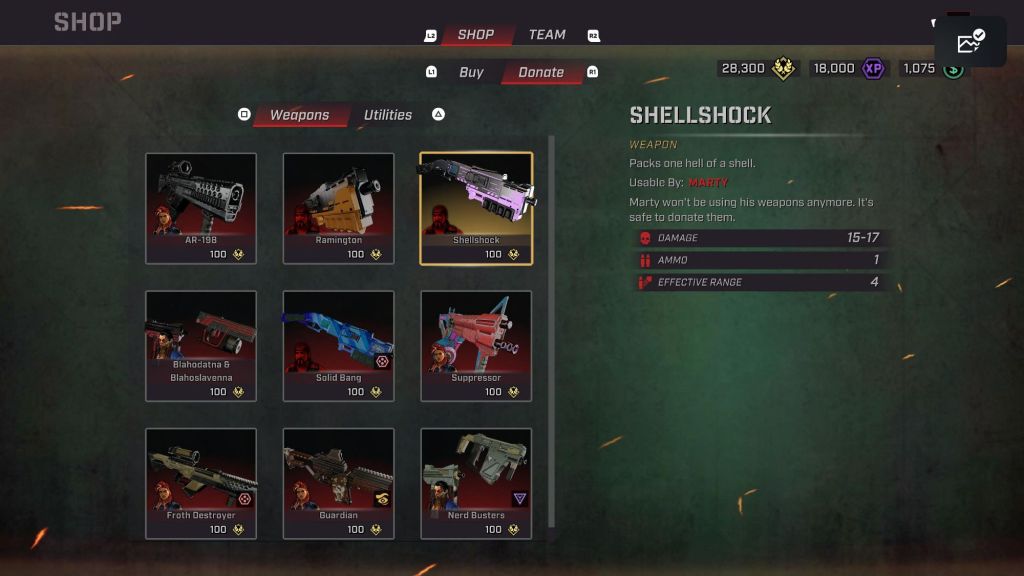Select the AR-198 weapon tile
The height and width of the screenshot is (576, 1024).
201,208
